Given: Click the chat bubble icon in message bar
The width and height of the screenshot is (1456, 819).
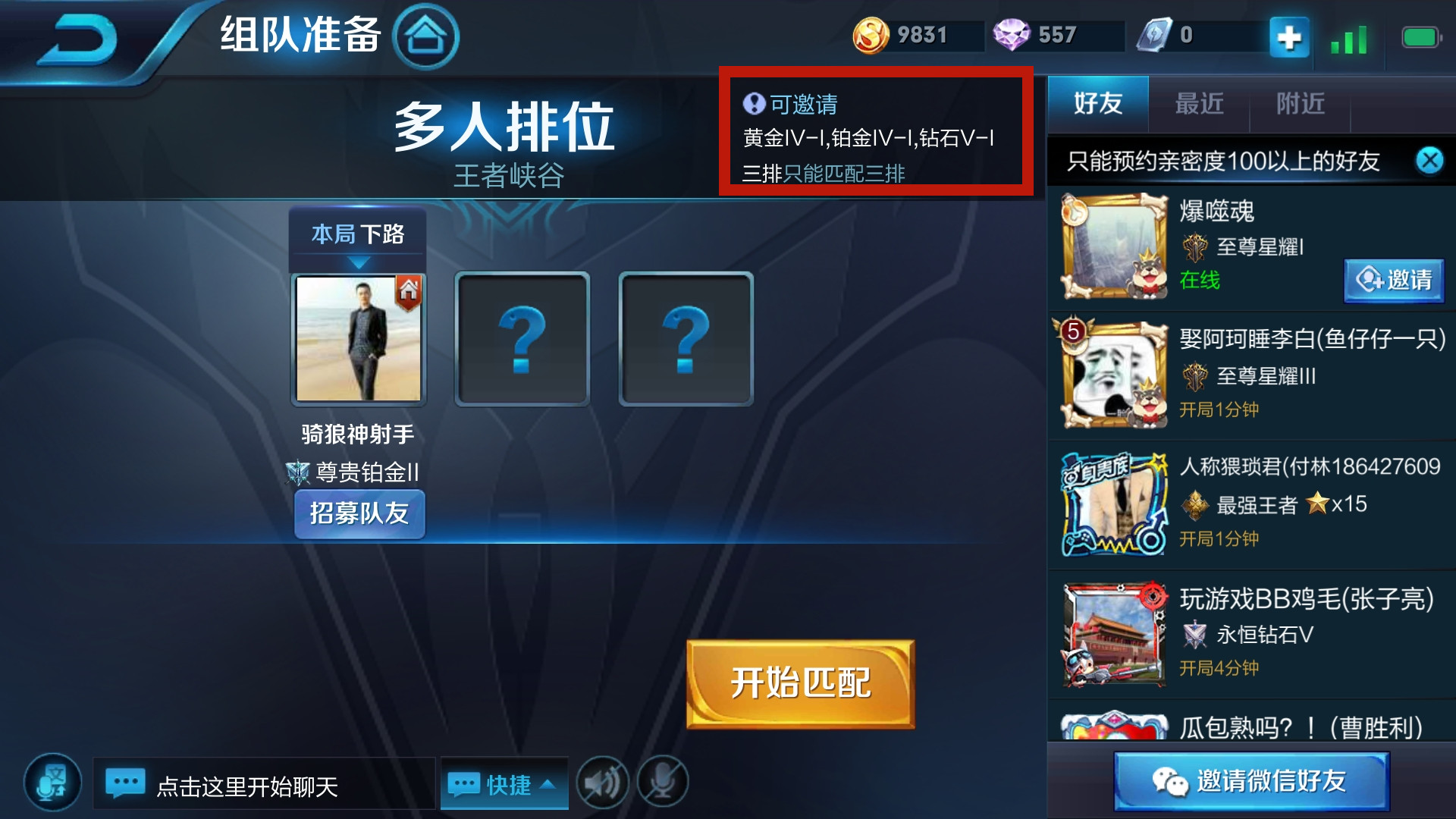Looking at the screenshot, I should (127, 783).
